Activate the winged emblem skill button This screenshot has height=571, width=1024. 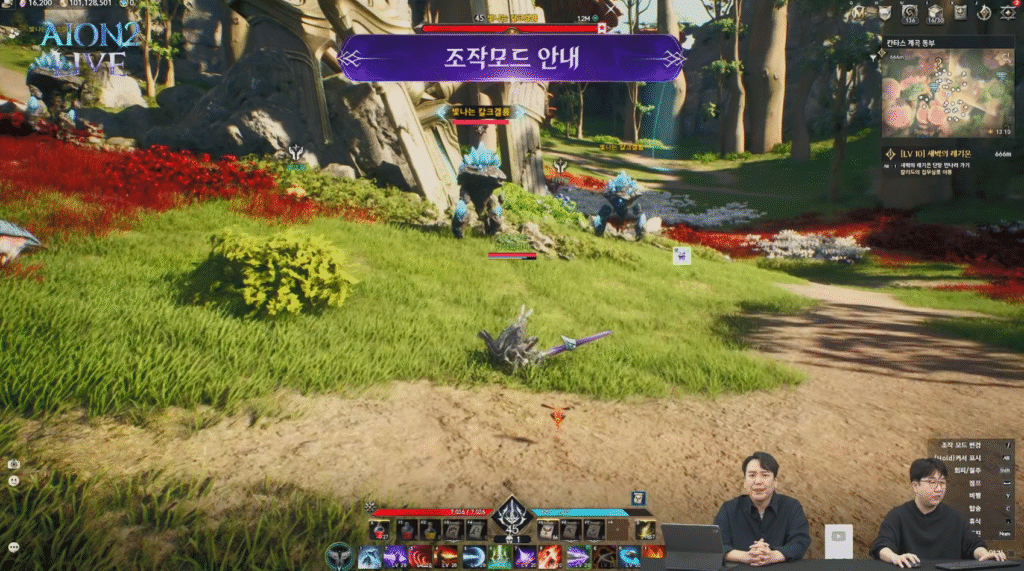pos(340,555)
